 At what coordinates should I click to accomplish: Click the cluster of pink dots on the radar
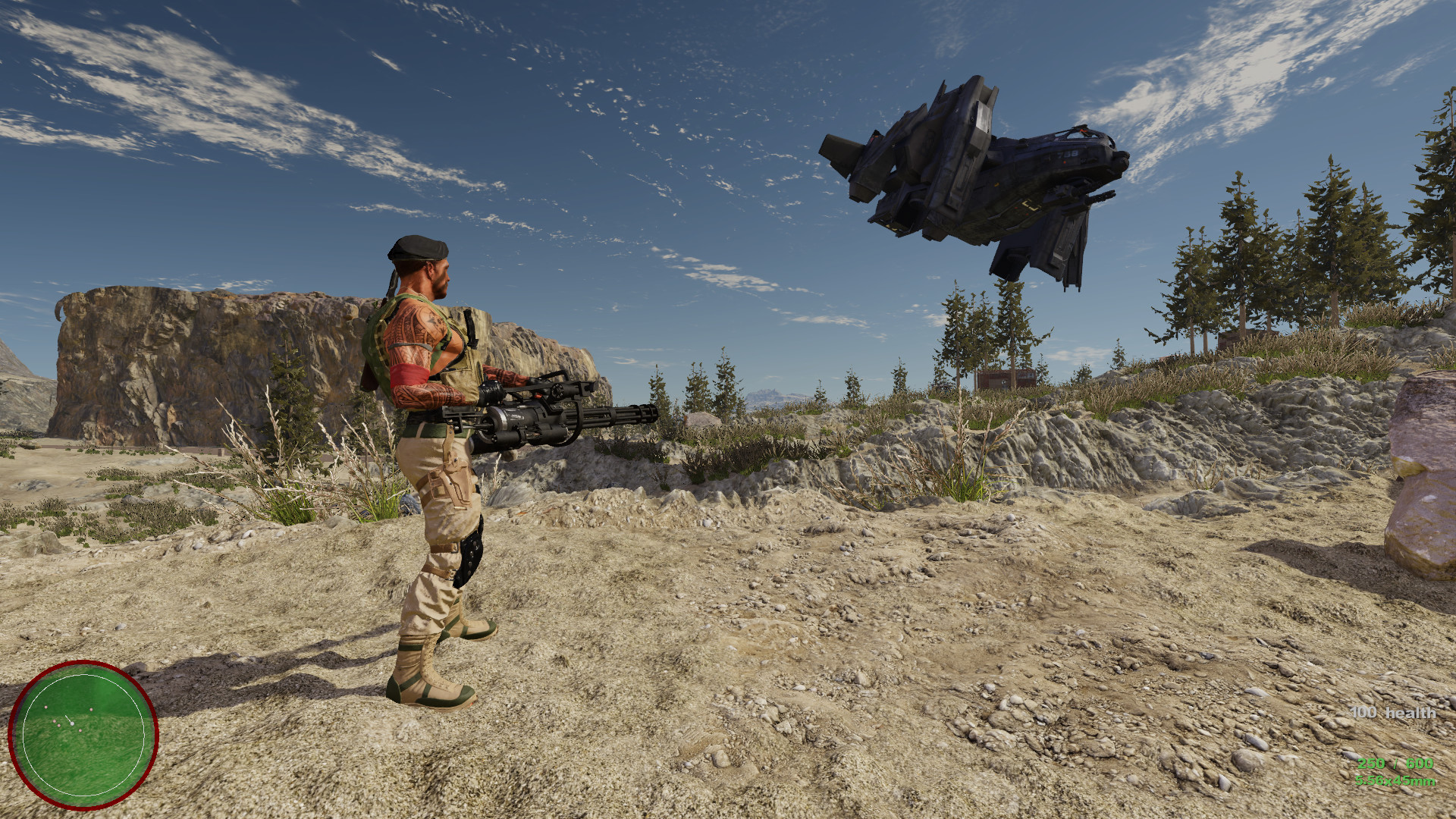pos(57,723)
